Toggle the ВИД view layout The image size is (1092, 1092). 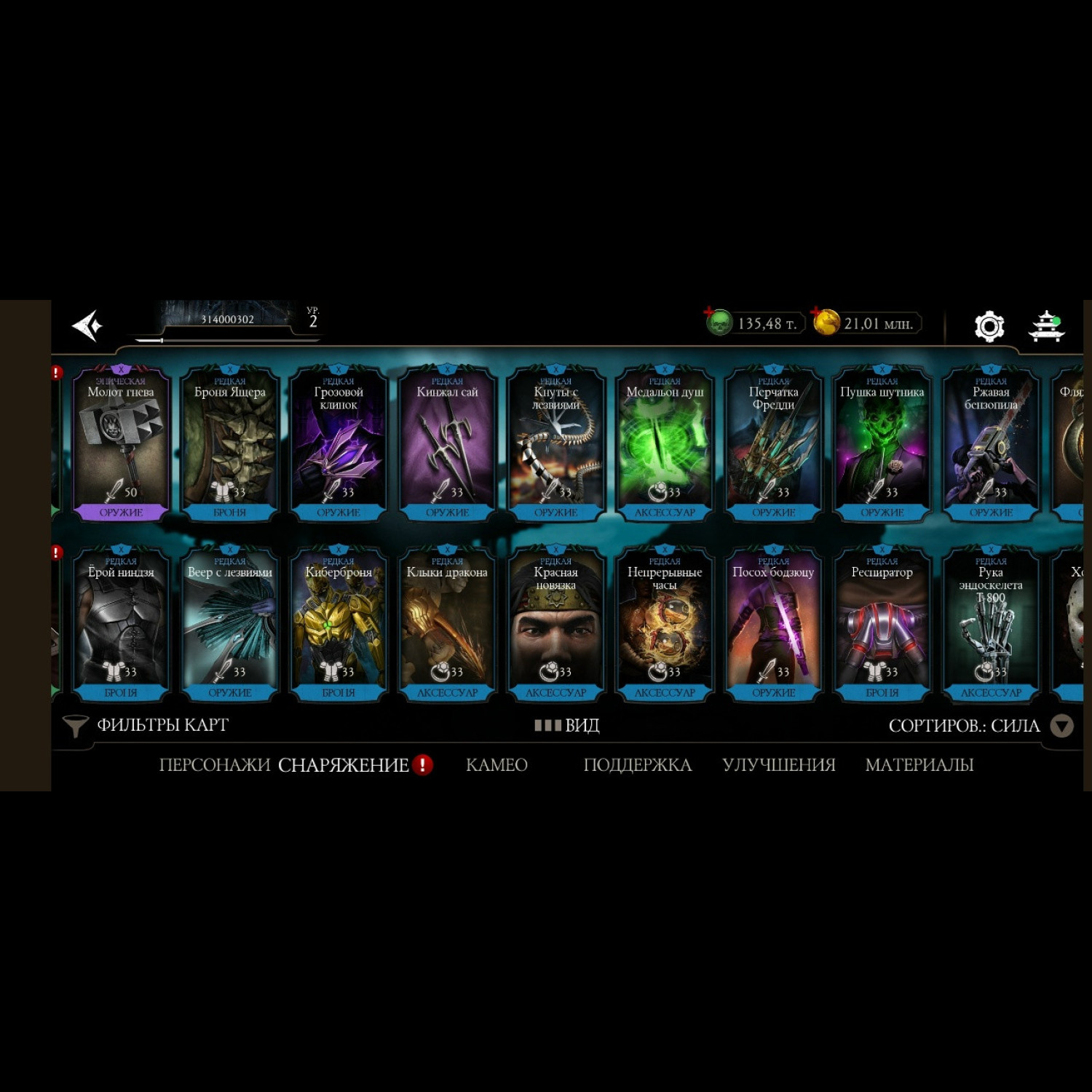click(x=567, y=725)
